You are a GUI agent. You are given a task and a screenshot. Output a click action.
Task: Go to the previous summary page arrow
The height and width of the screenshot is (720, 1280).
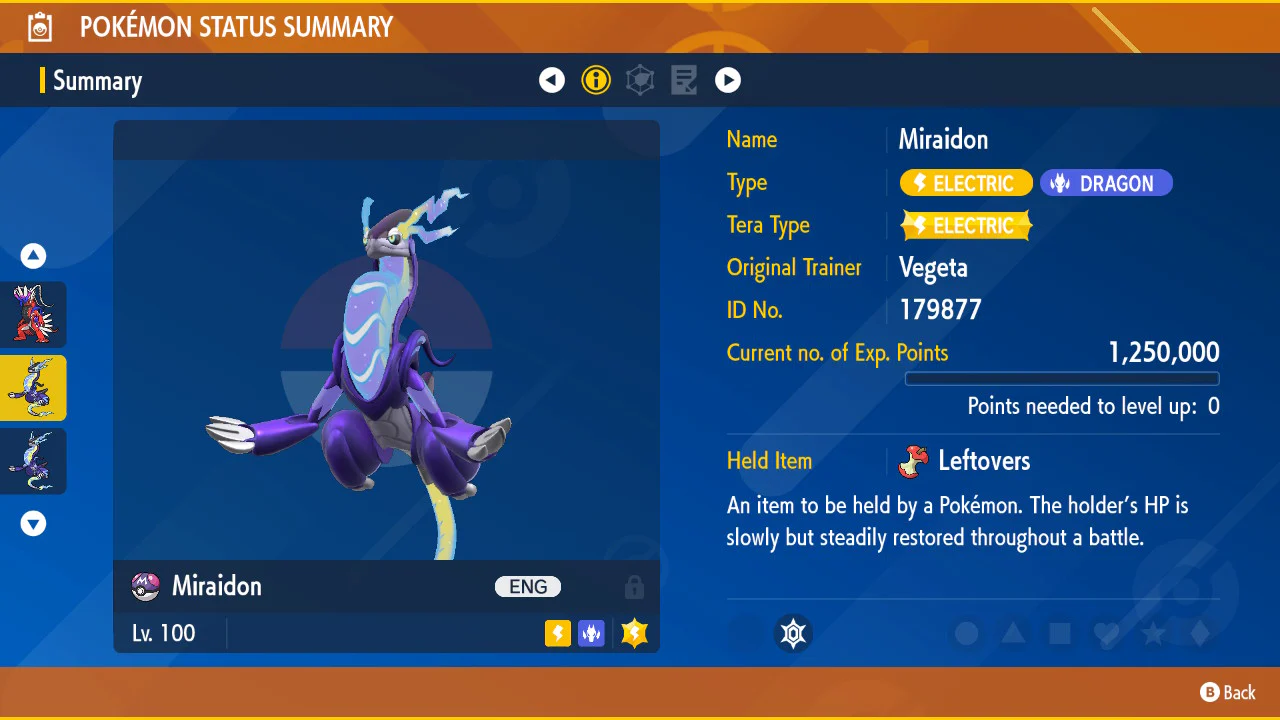pyautogui.click(x=552, y=80)
